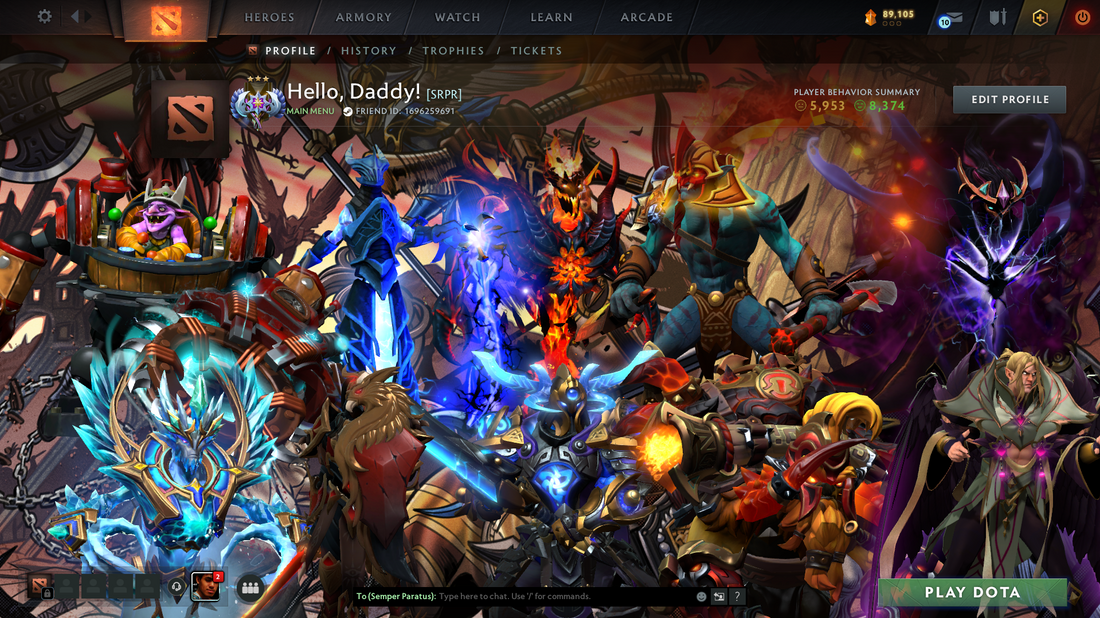Open the settings gear menu
Viewport: 1100px width, 618px height.
pyautogui.click(x=44, y=17)
